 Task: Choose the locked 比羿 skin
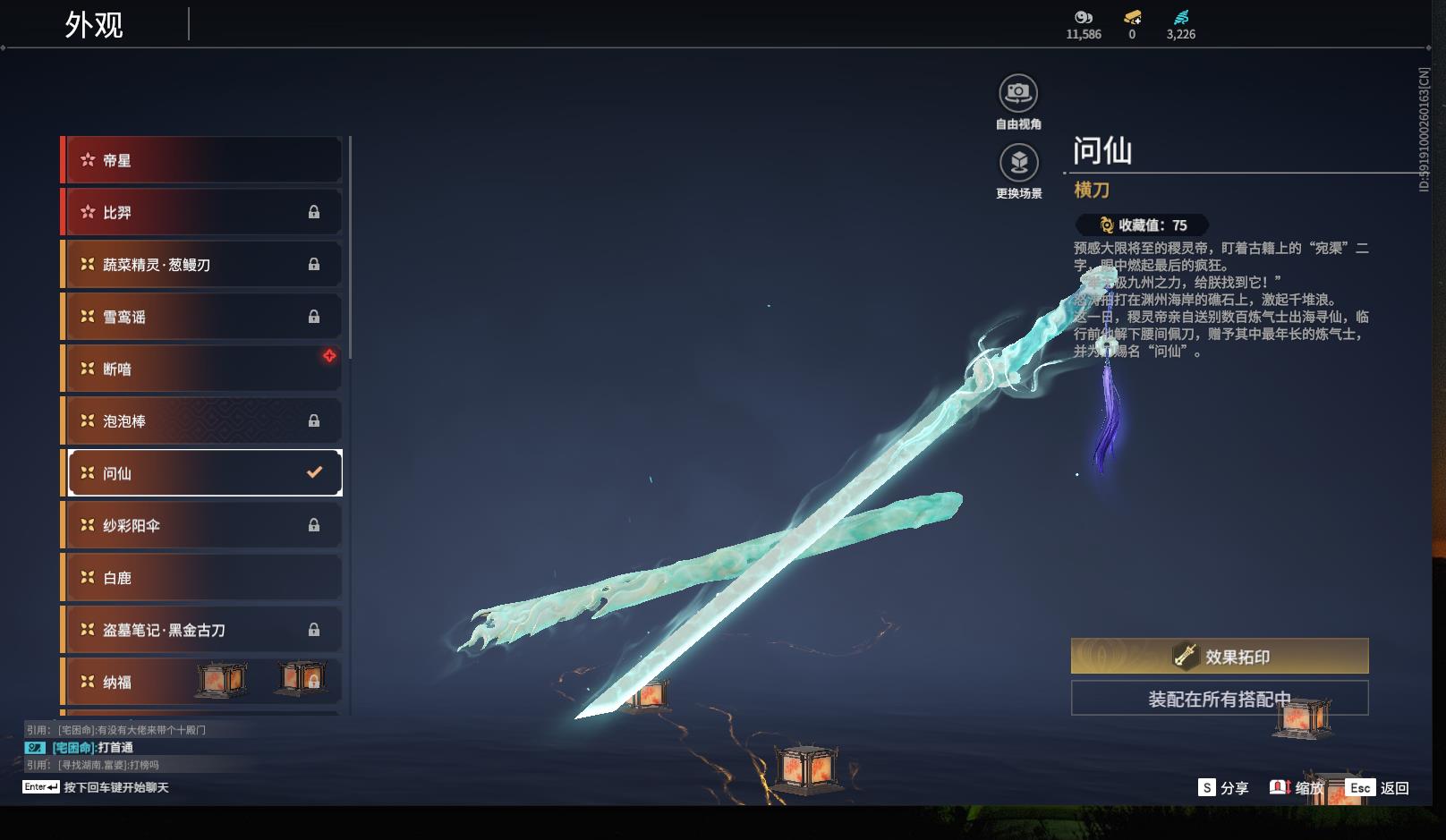click(202, 212)
